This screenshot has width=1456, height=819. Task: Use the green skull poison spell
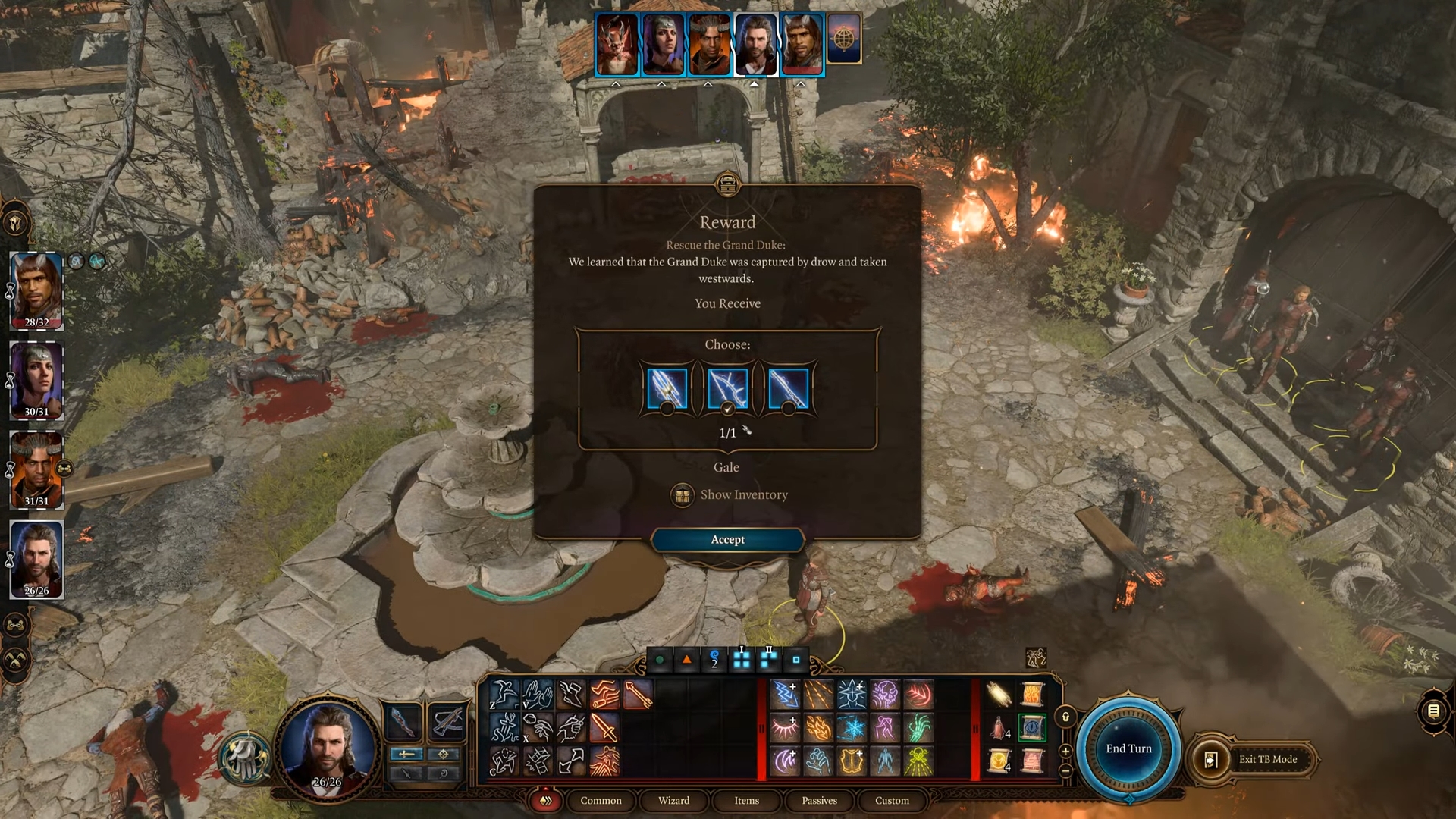click(x=918, y=761)
